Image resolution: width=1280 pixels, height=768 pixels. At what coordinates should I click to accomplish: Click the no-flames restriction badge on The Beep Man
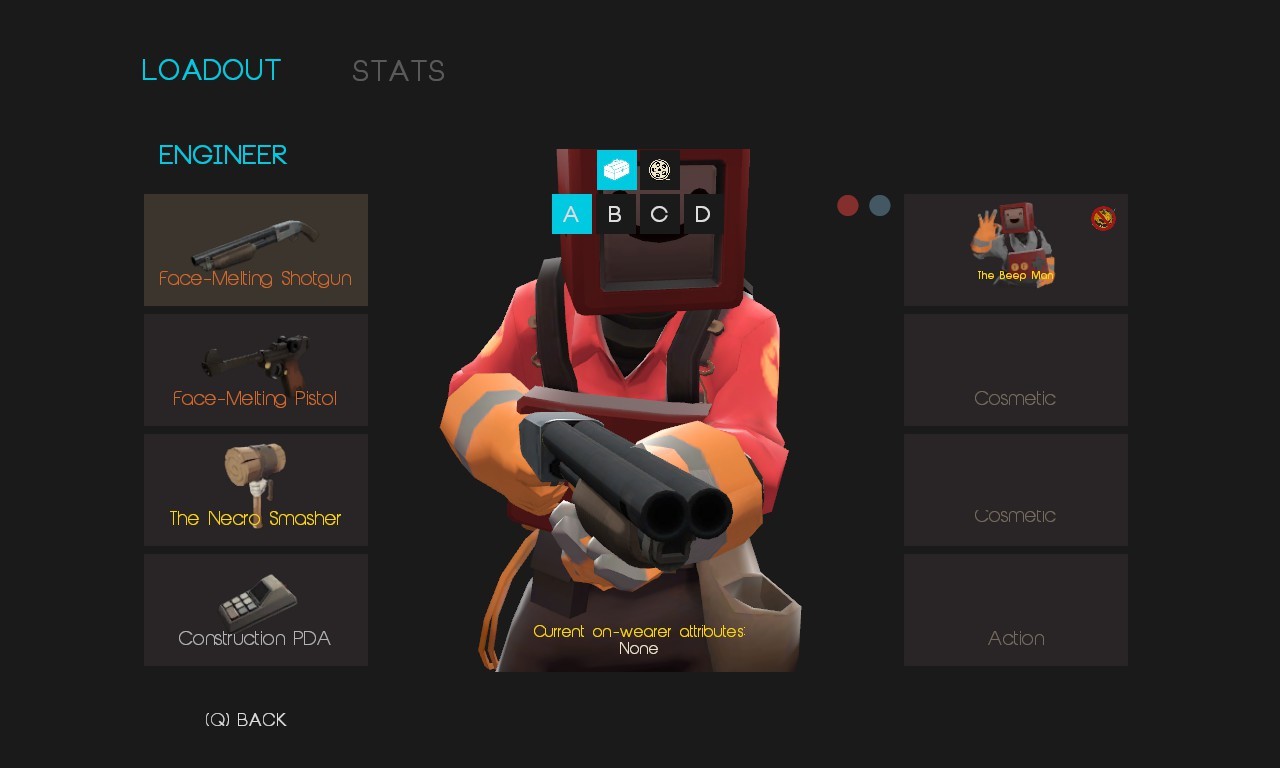click(x=1101, y=218)
